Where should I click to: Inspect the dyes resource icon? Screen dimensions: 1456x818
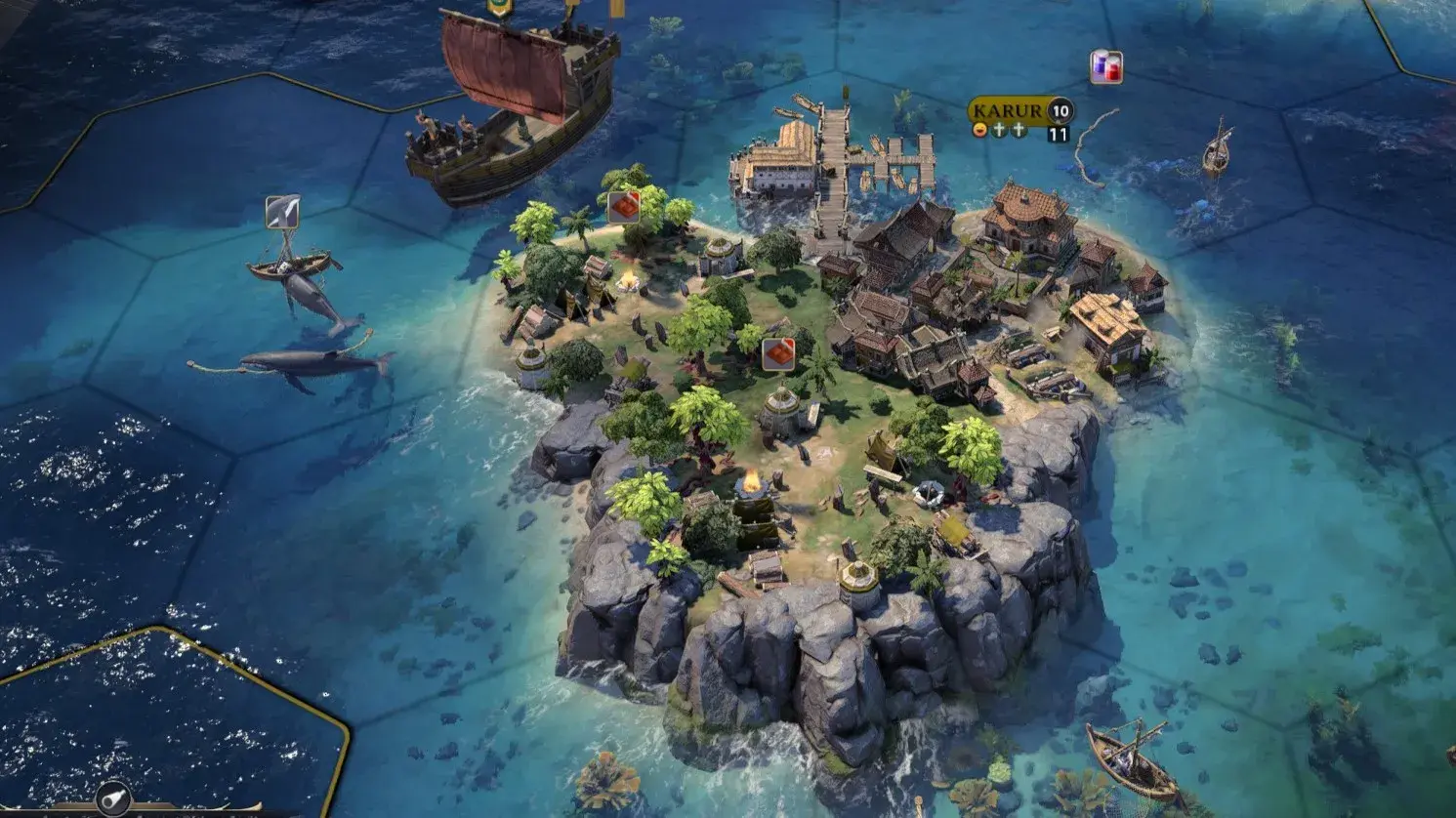coord(1105,66)
